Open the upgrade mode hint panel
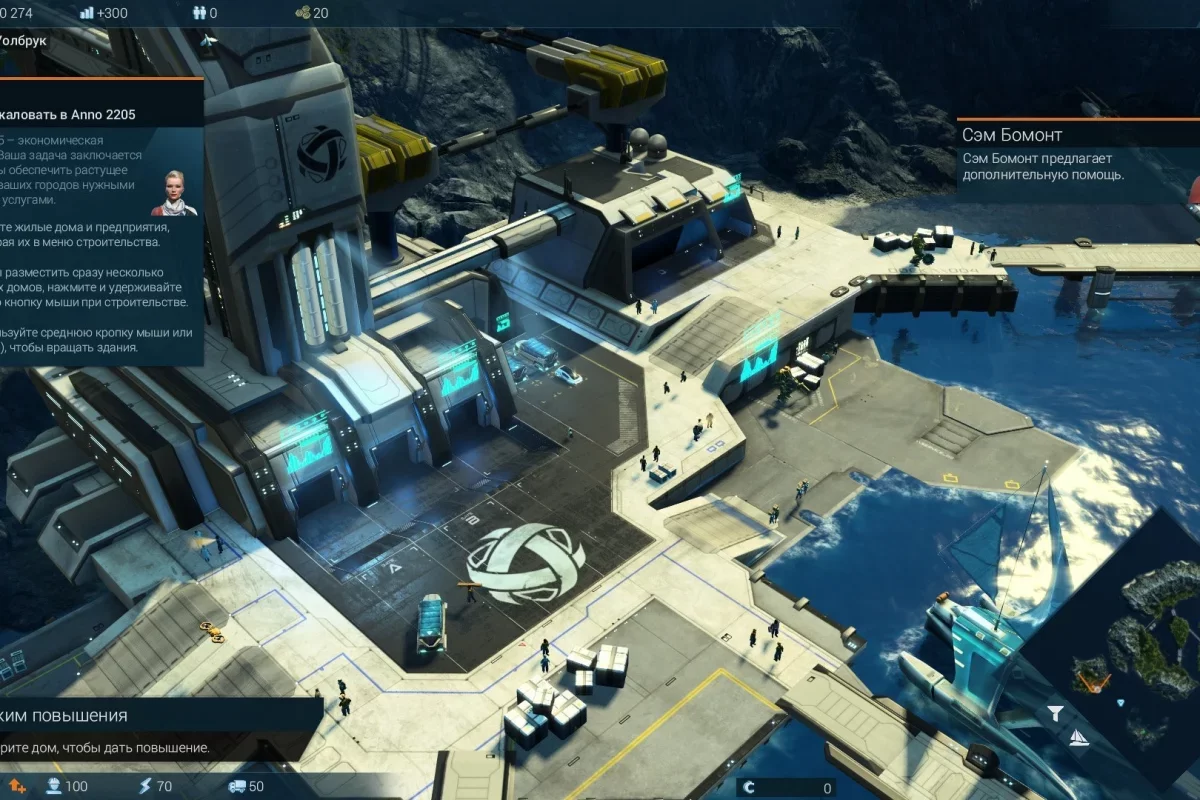Screen dimensions: 1200x800 click(150, 728)
